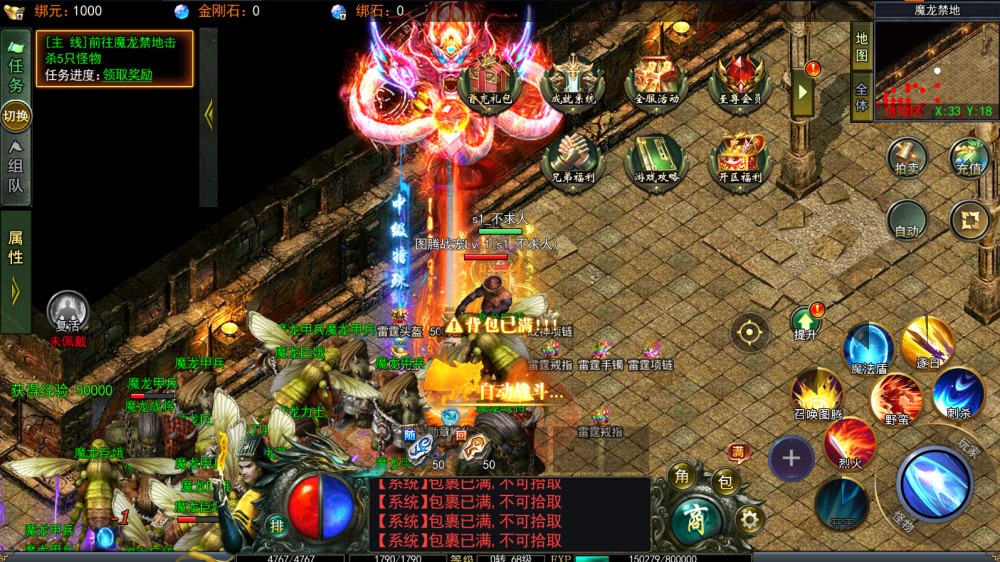This screenshot has width=1000, height=562.
Task: Cast the 魔法盾 magic shield skill
Action: click(x=867, y=348)
